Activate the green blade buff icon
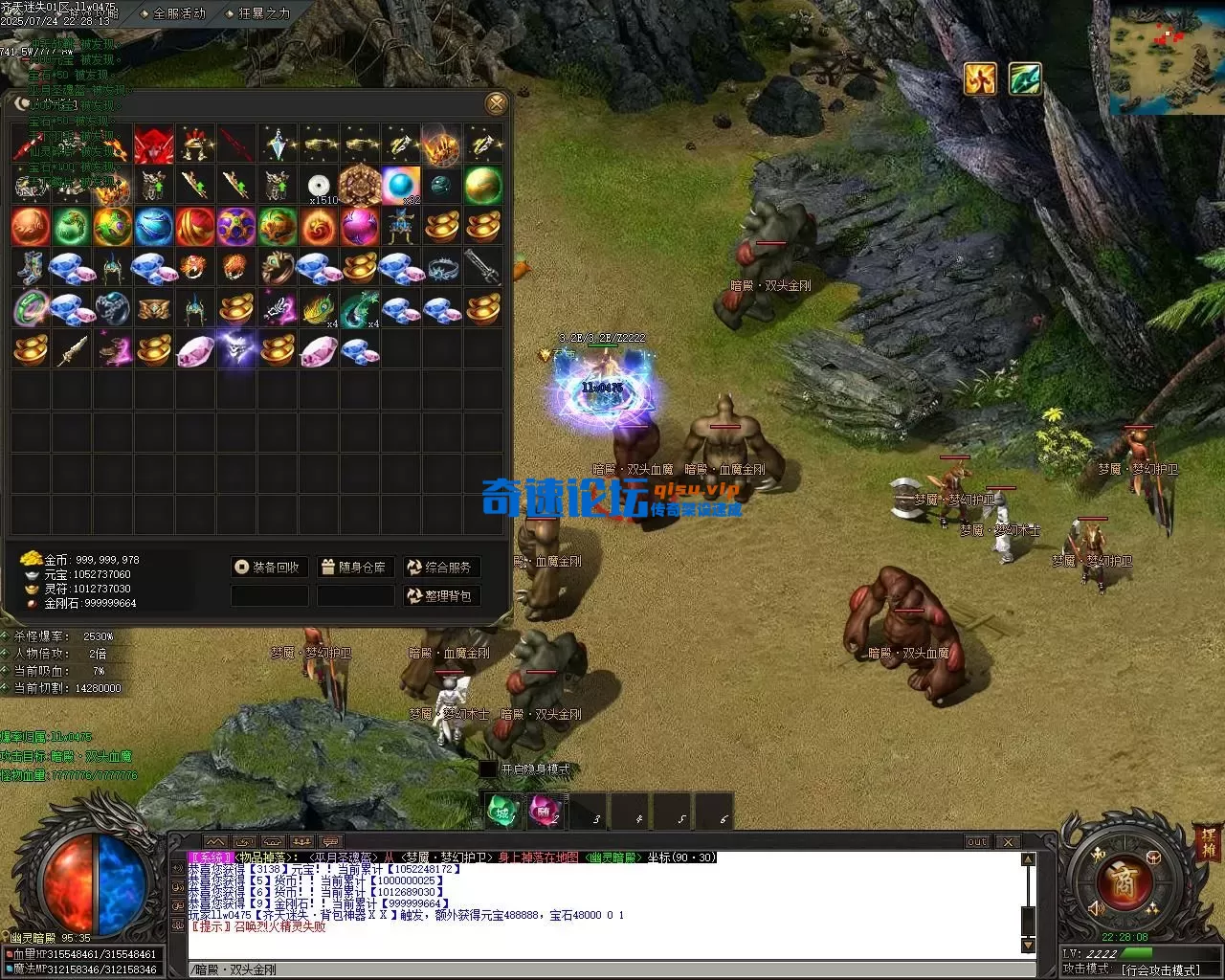Screen dimensions: 1225x980 point(1024,78)
